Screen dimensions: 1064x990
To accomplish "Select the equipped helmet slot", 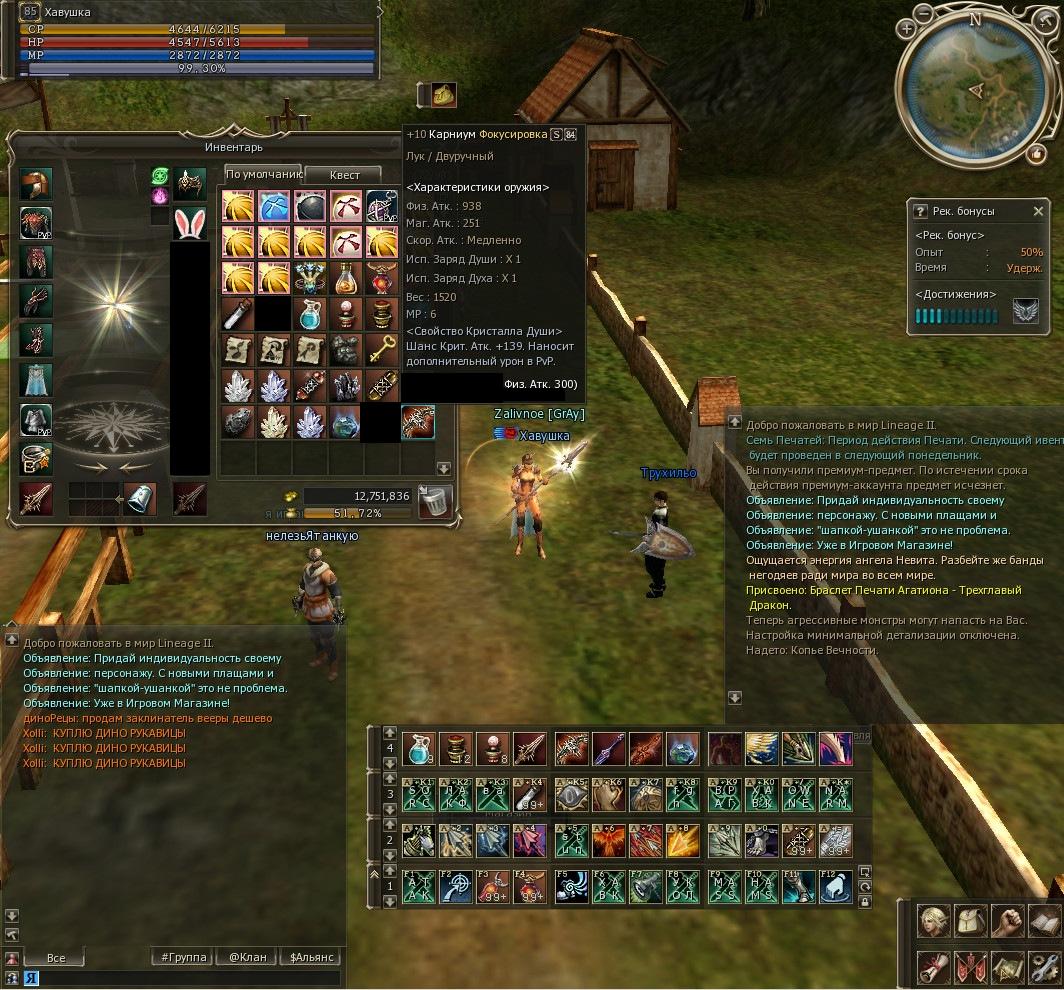I will coord(36,185).
